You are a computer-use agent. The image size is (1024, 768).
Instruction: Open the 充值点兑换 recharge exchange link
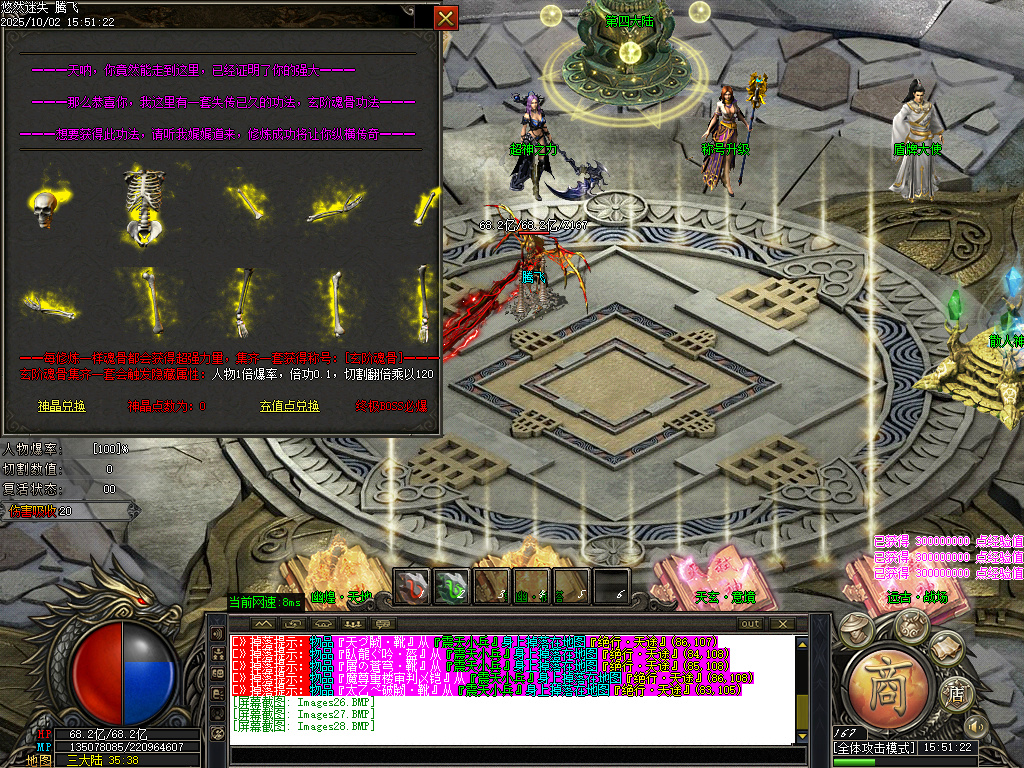pyautogui.click(x=289, y=406)
